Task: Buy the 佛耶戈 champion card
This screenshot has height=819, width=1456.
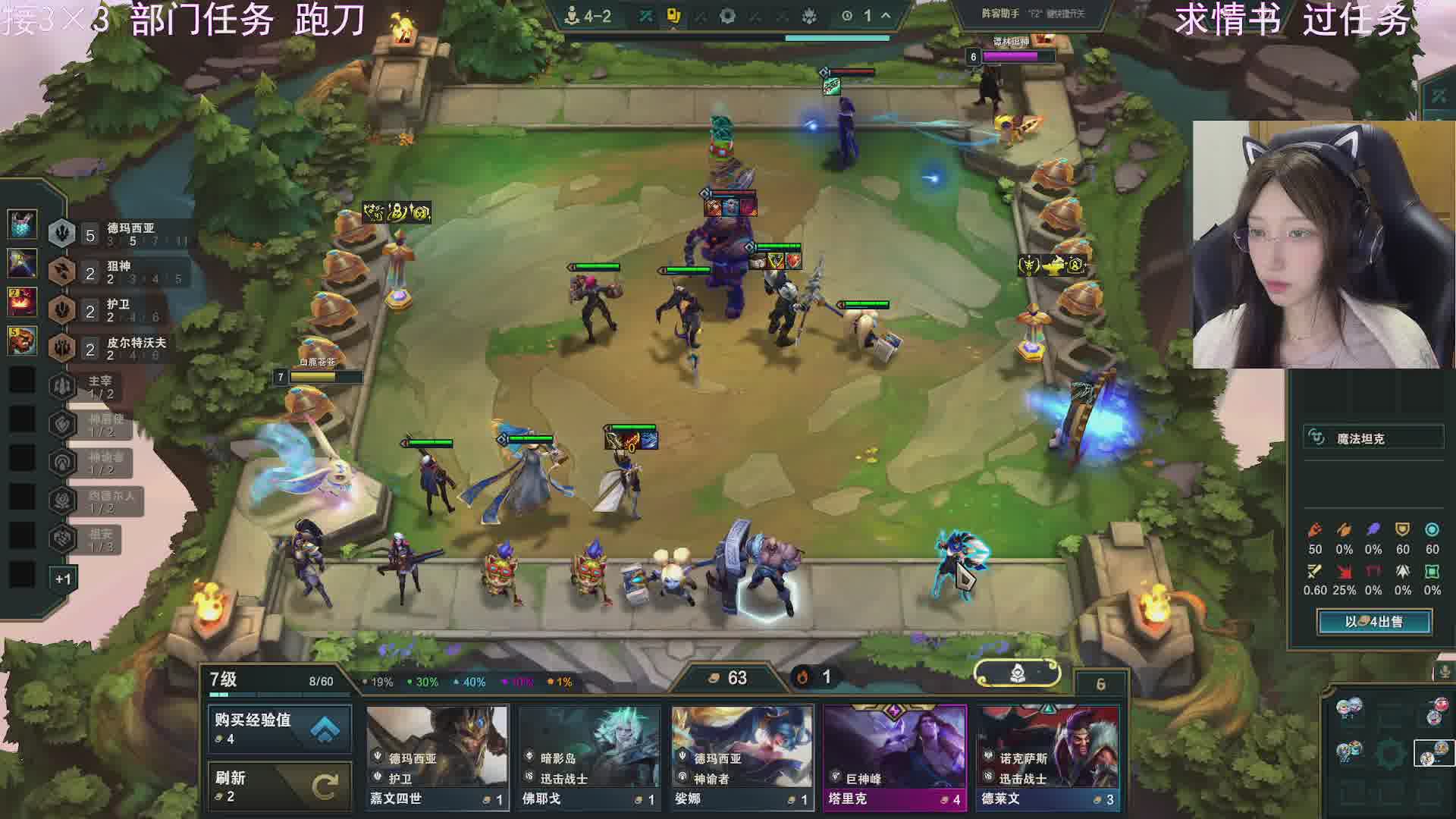Action: [589, 757]
